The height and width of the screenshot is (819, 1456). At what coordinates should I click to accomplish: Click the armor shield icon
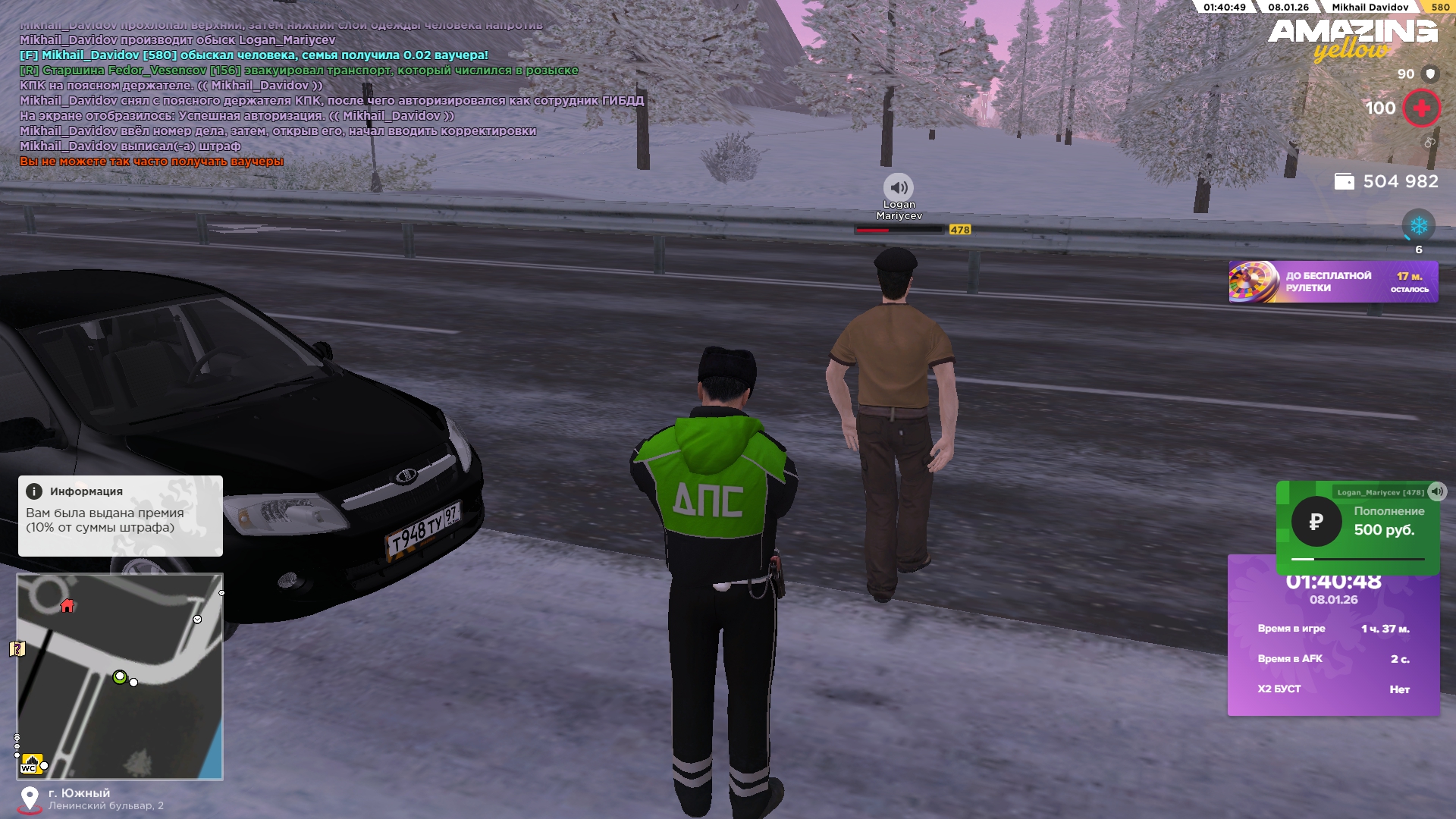[1430, 74]
